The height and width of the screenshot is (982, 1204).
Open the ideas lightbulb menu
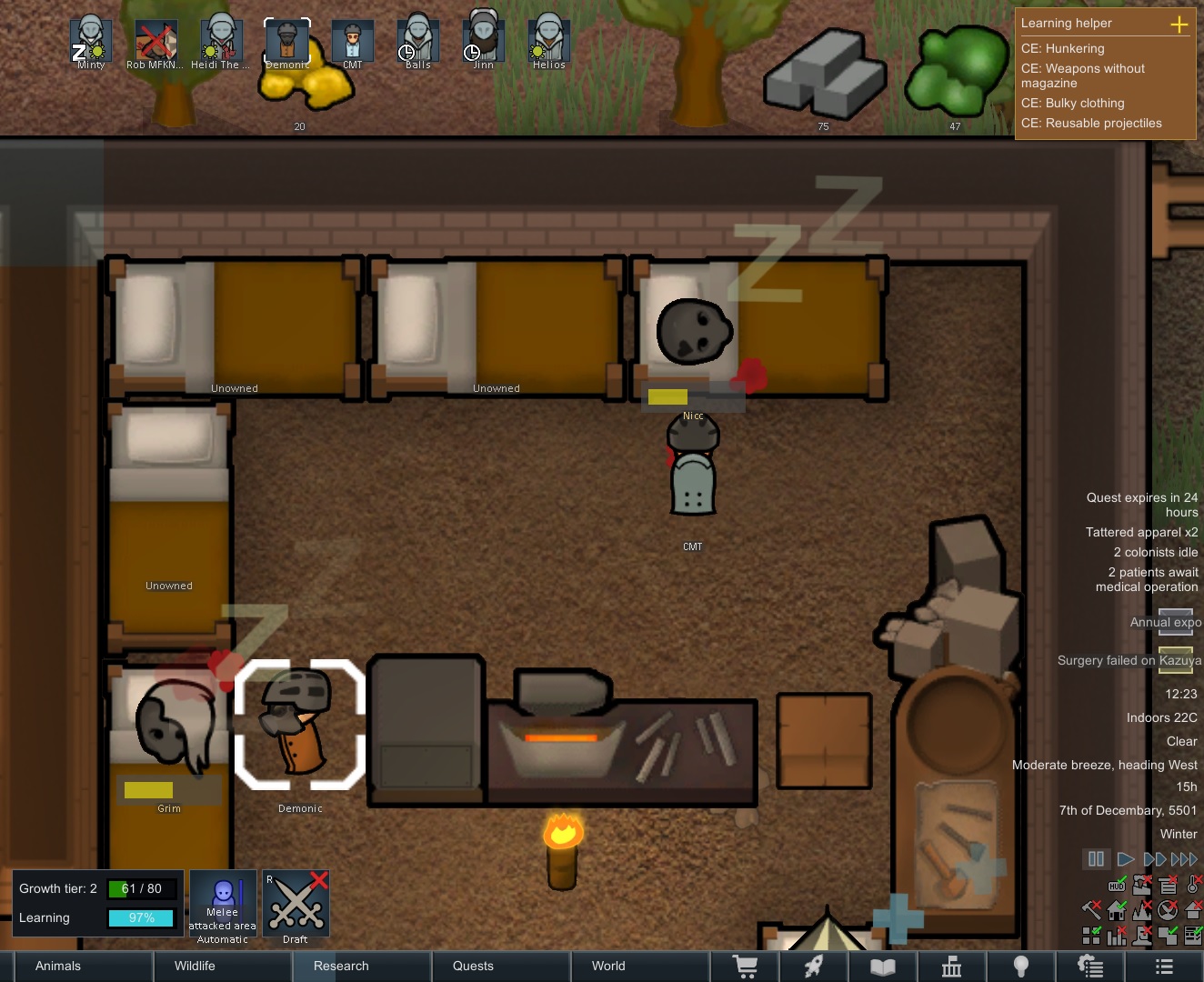coord(1020,966)
